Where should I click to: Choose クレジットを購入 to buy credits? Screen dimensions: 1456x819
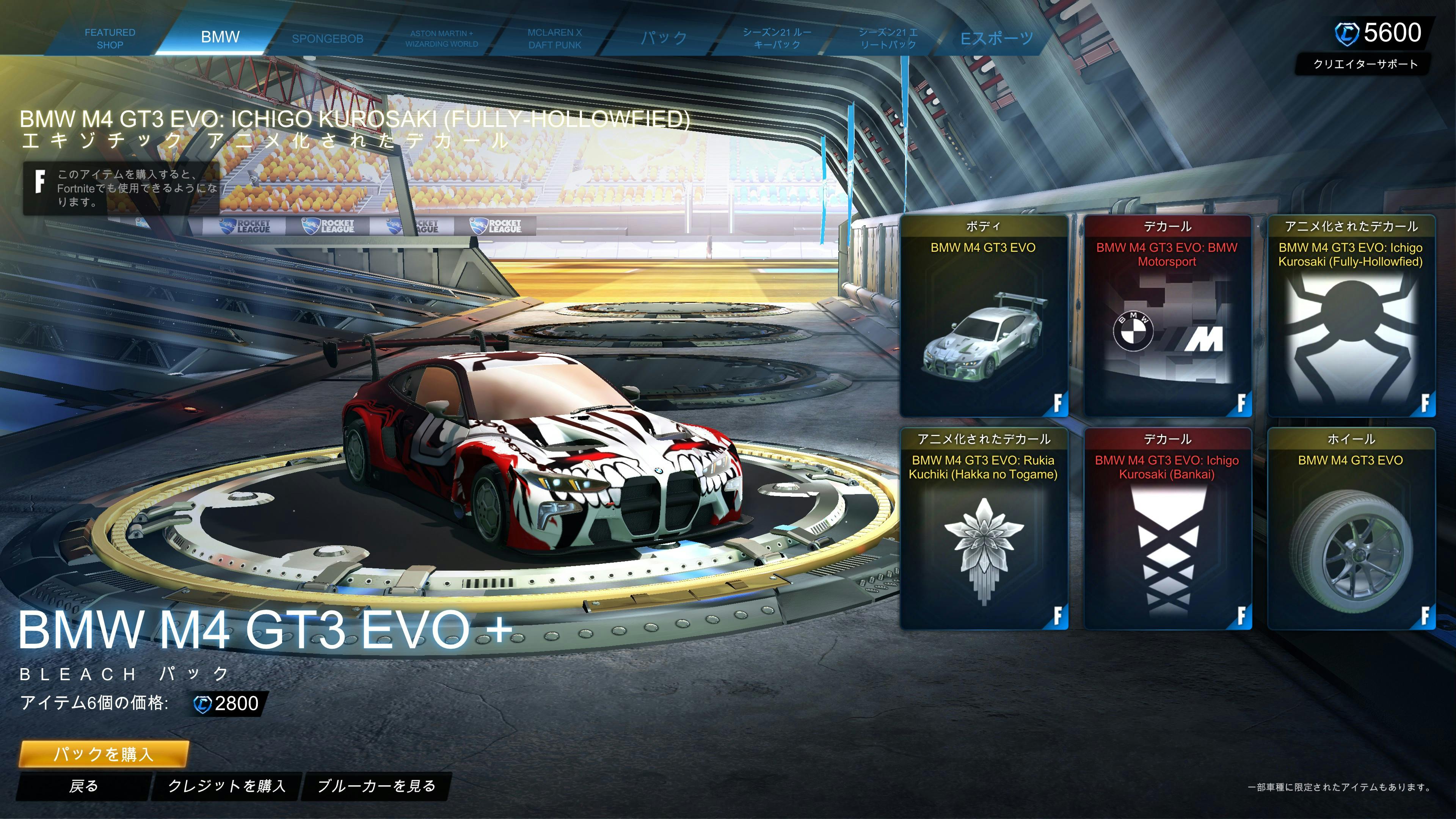(x=227, y=786)
